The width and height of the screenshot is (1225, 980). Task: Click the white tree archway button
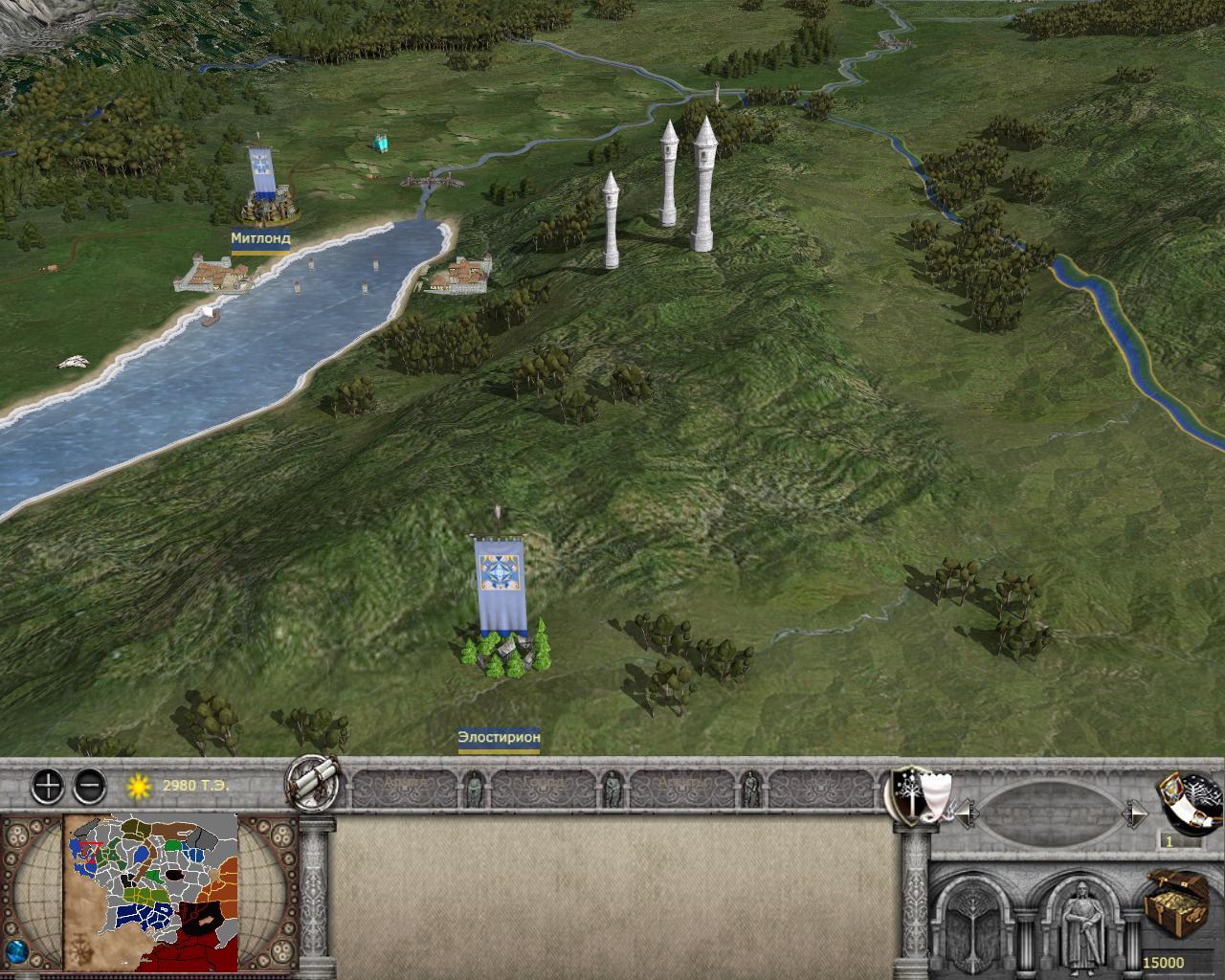pos(978,921)
